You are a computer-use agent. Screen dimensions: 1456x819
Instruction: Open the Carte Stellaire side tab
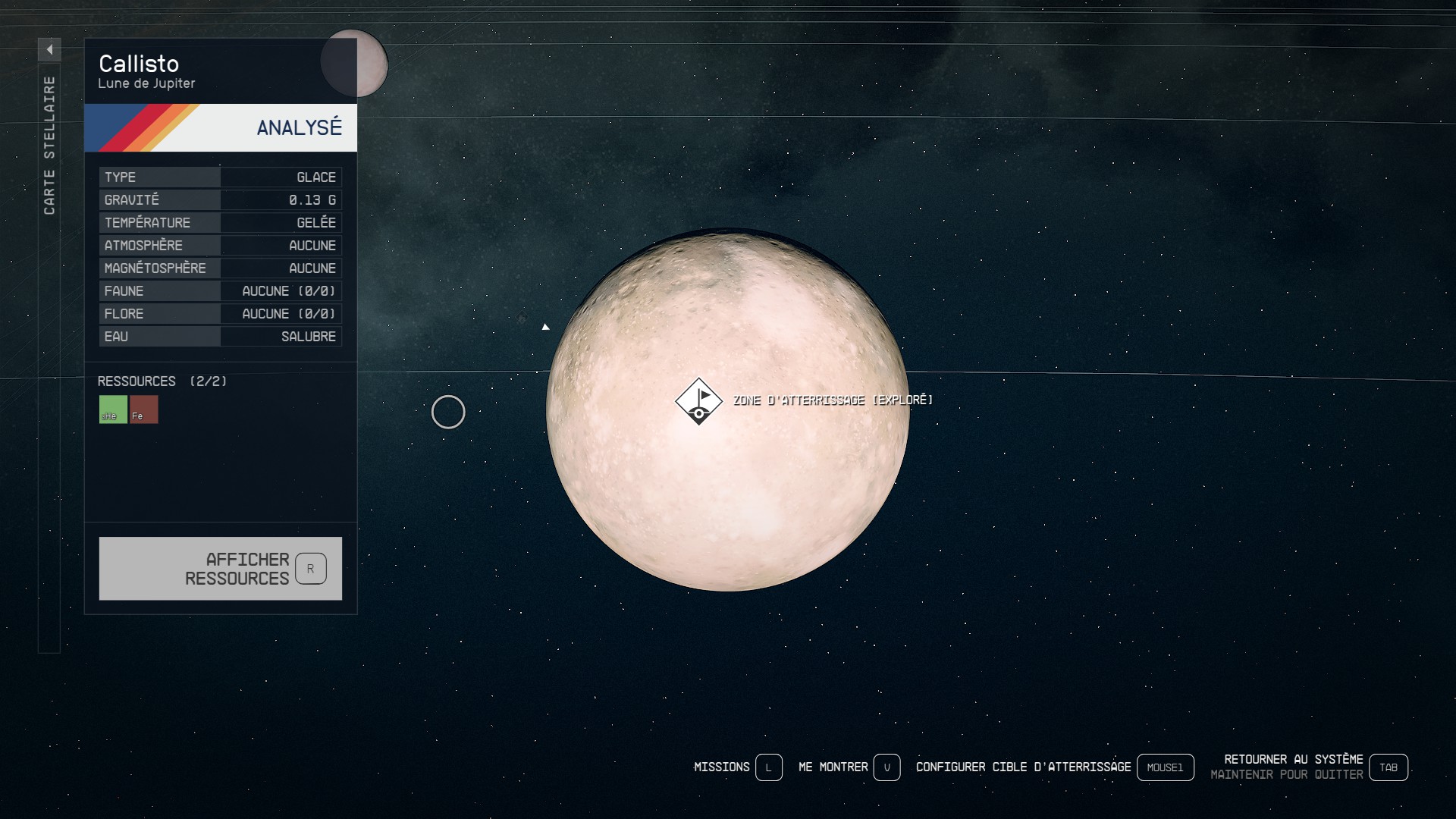tap(49, 146)
